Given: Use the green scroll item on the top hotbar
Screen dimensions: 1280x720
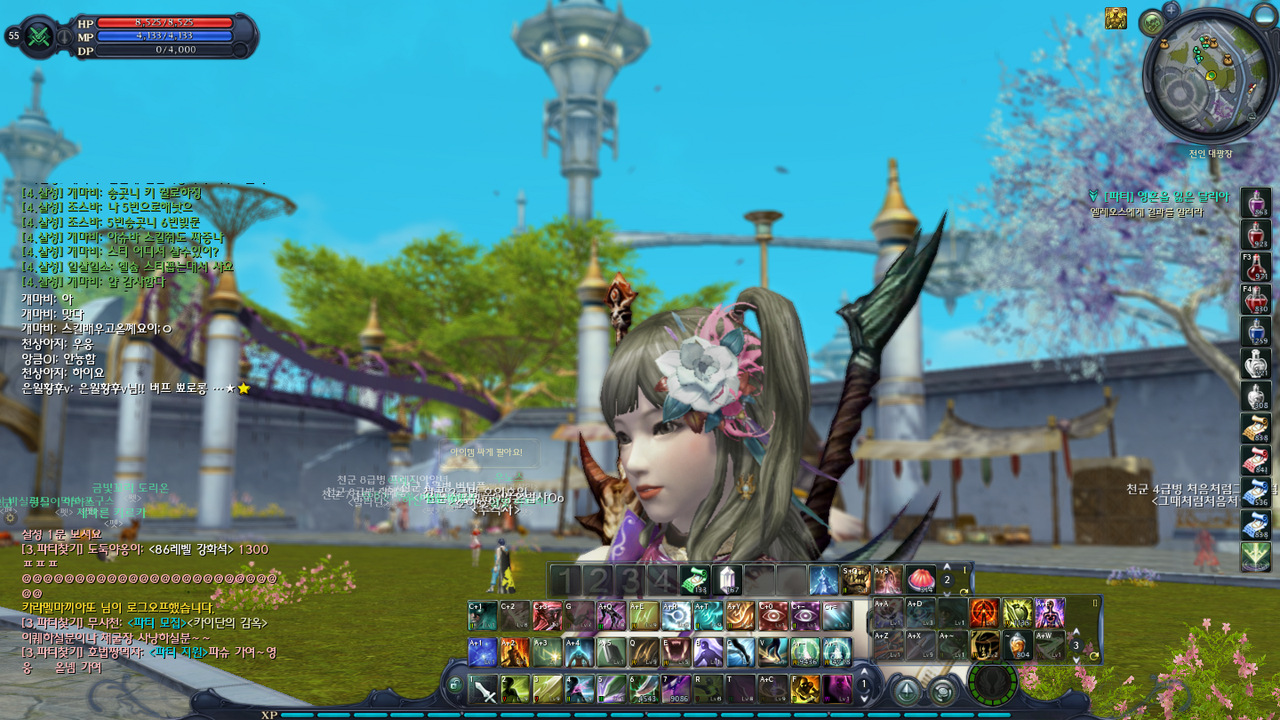Looking at the screenshot, I should 694,580.
